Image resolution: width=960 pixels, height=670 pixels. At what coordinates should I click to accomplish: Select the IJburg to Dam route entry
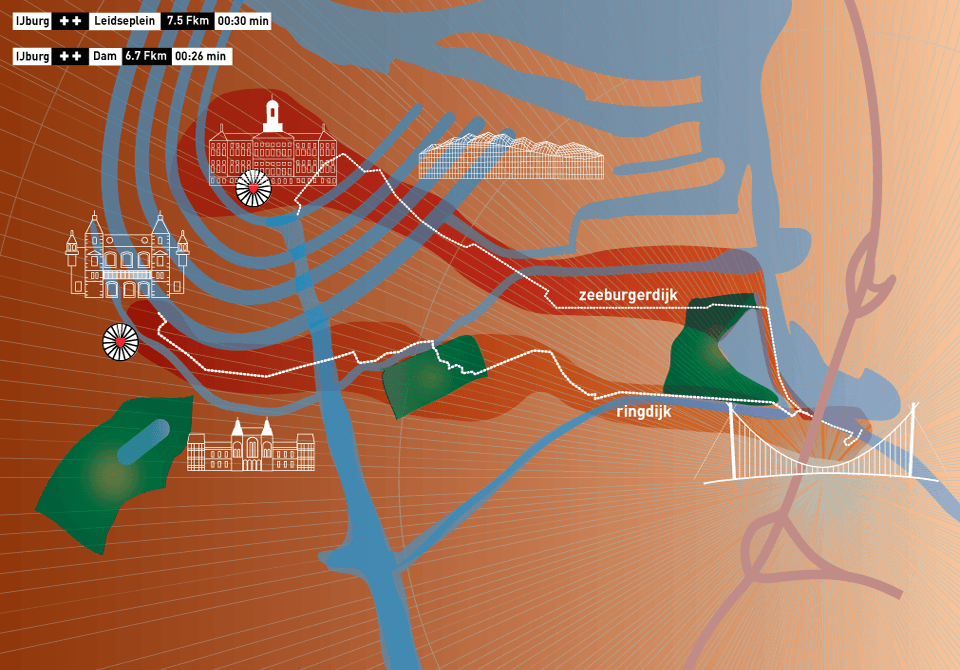point(122,57)
